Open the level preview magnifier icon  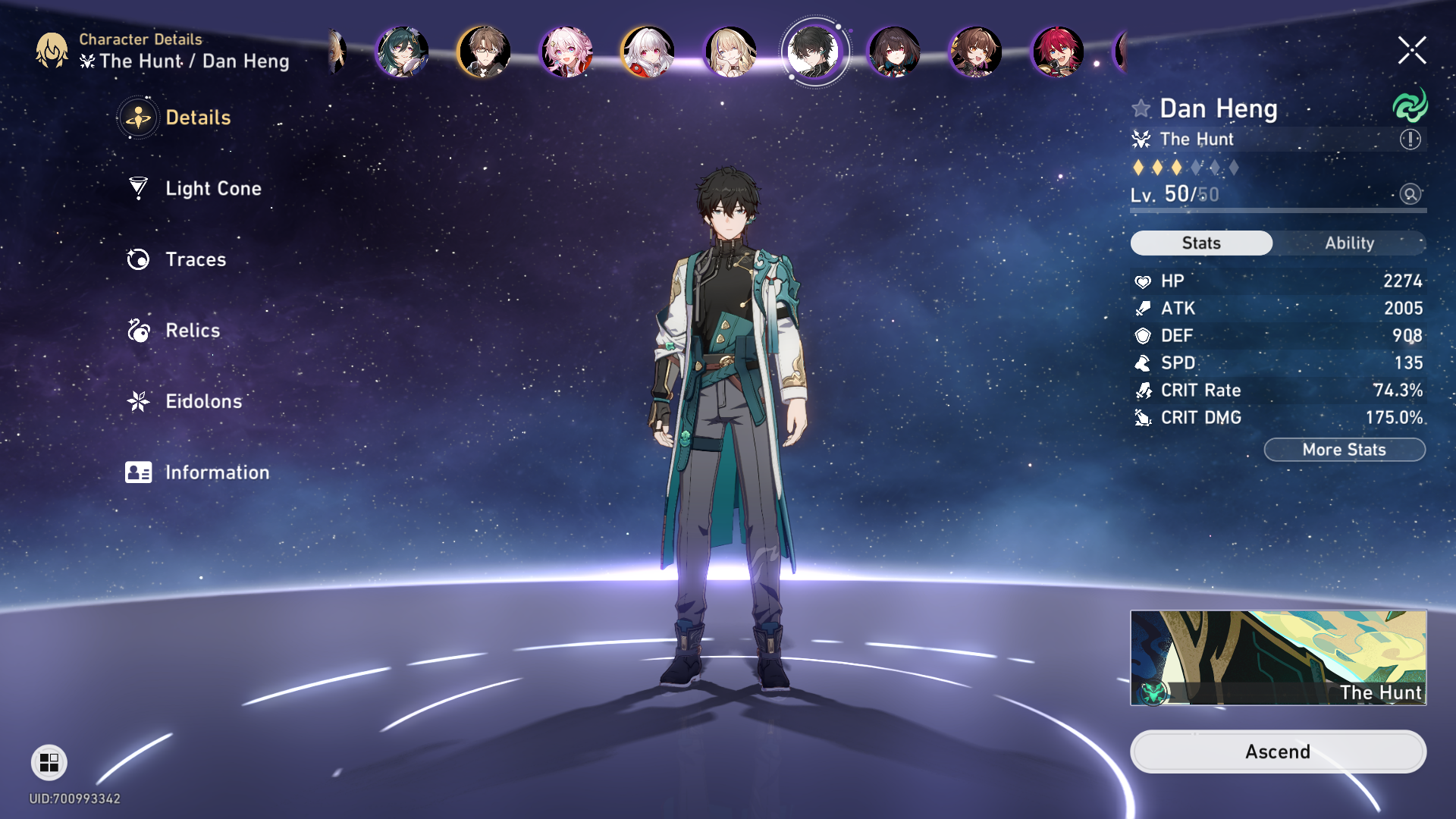[x=1410, y=194]
